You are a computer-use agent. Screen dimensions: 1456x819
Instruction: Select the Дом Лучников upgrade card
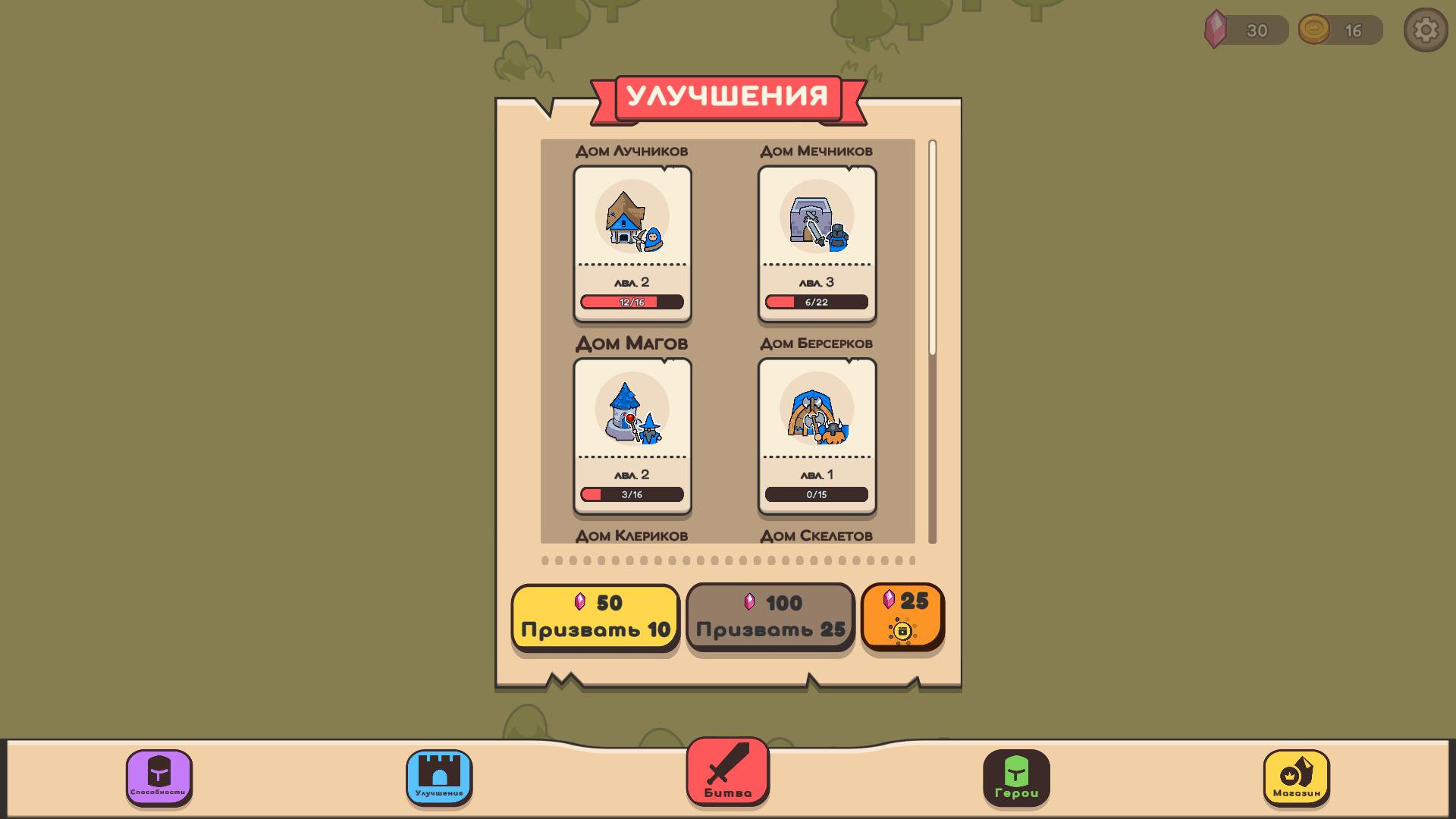click(x=632, y=243)
